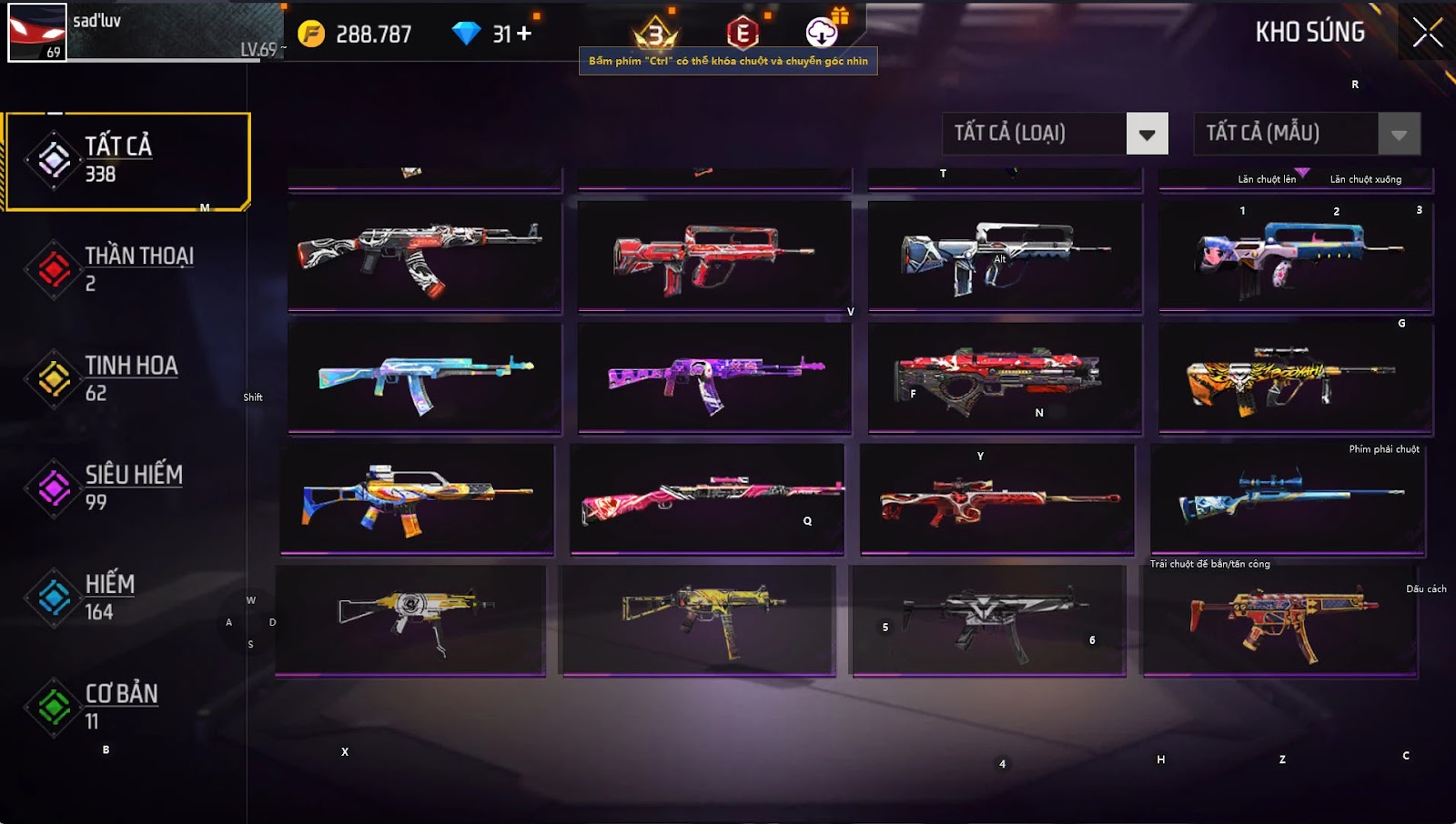Select the Tất Cả rarity tab

click(127, 161)
